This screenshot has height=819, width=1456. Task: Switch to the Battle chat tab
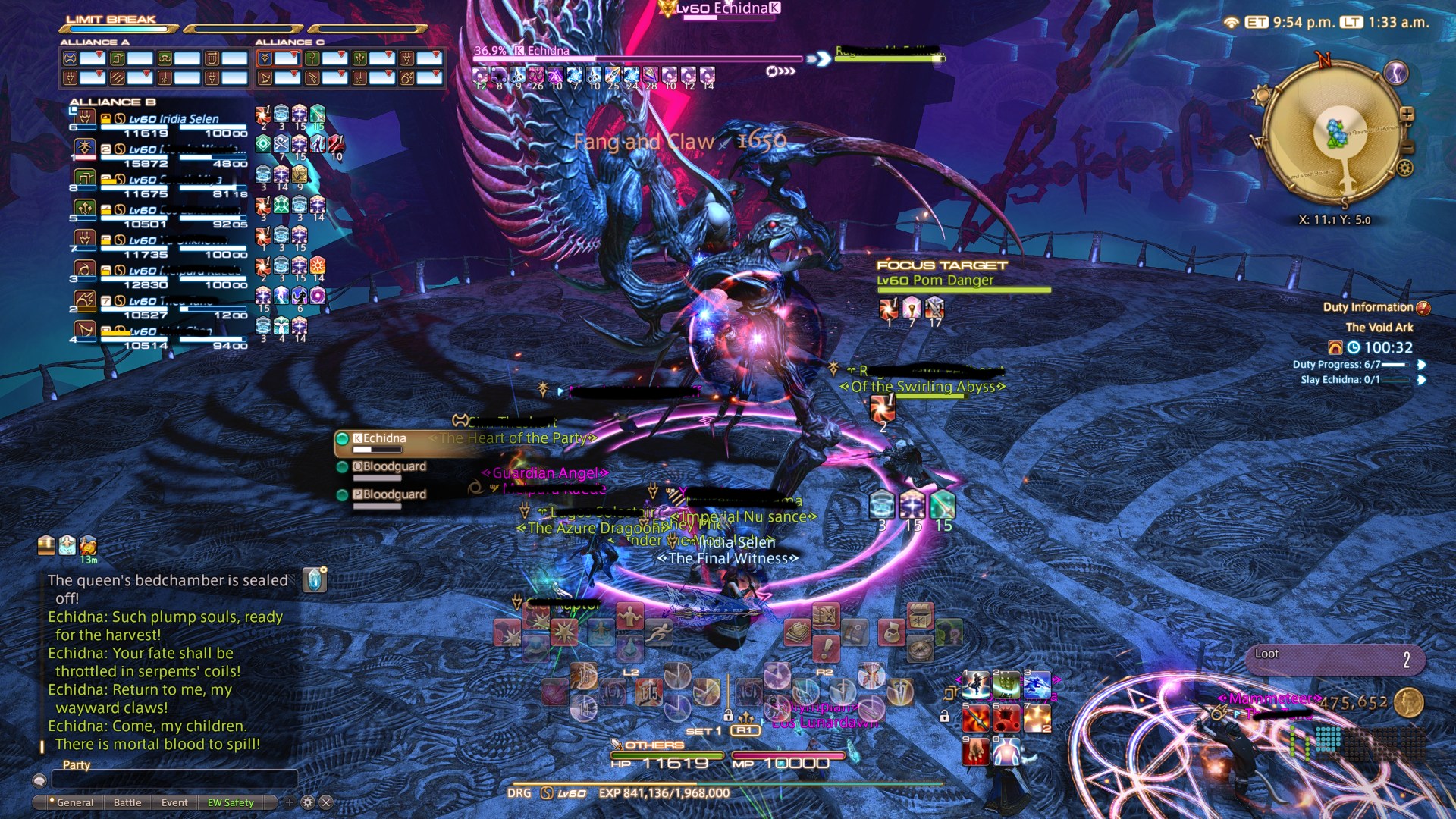tap(127, 802)
